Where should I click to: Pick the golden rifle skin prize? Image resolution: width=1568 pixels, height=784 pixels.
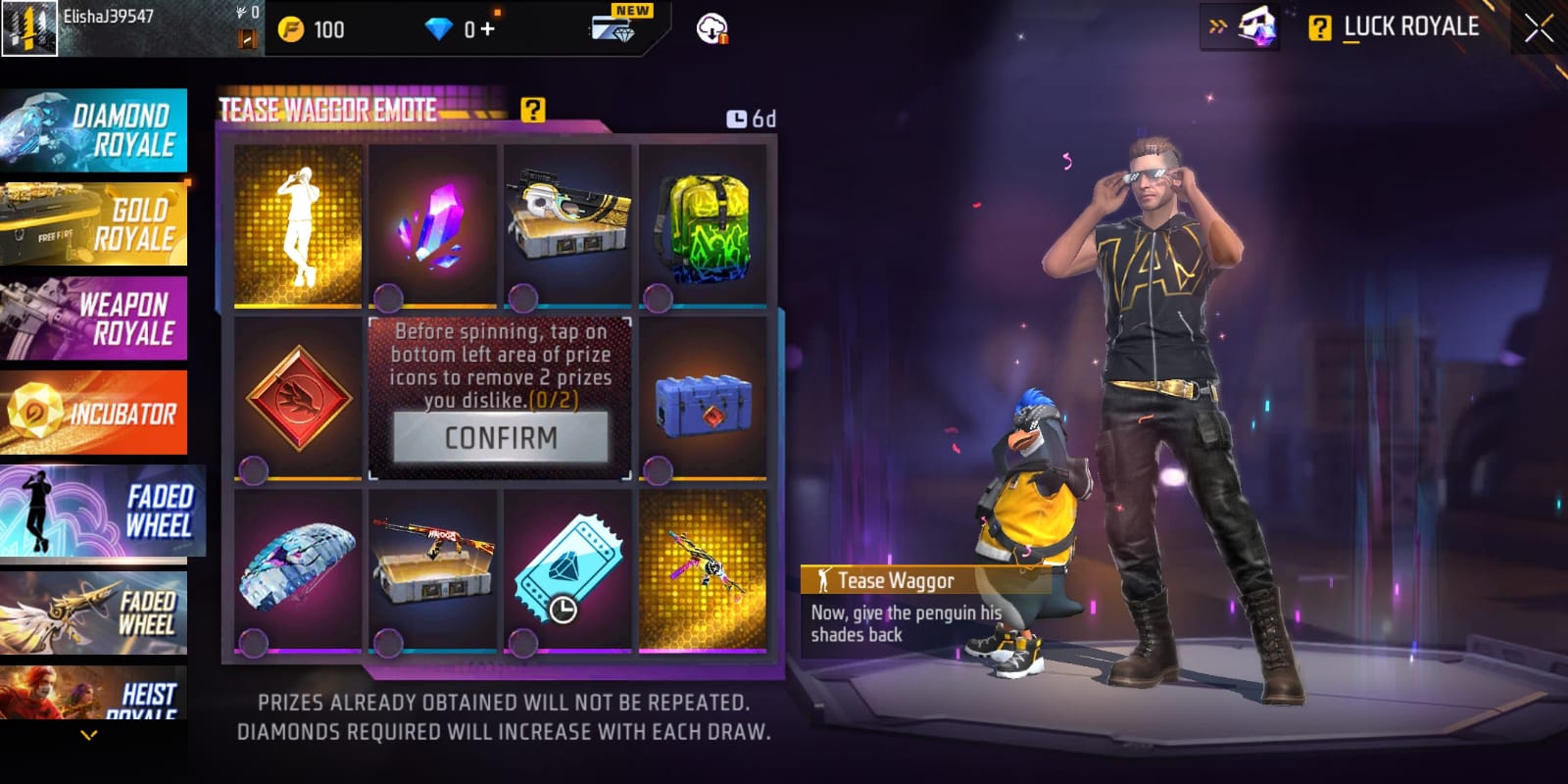704,569
